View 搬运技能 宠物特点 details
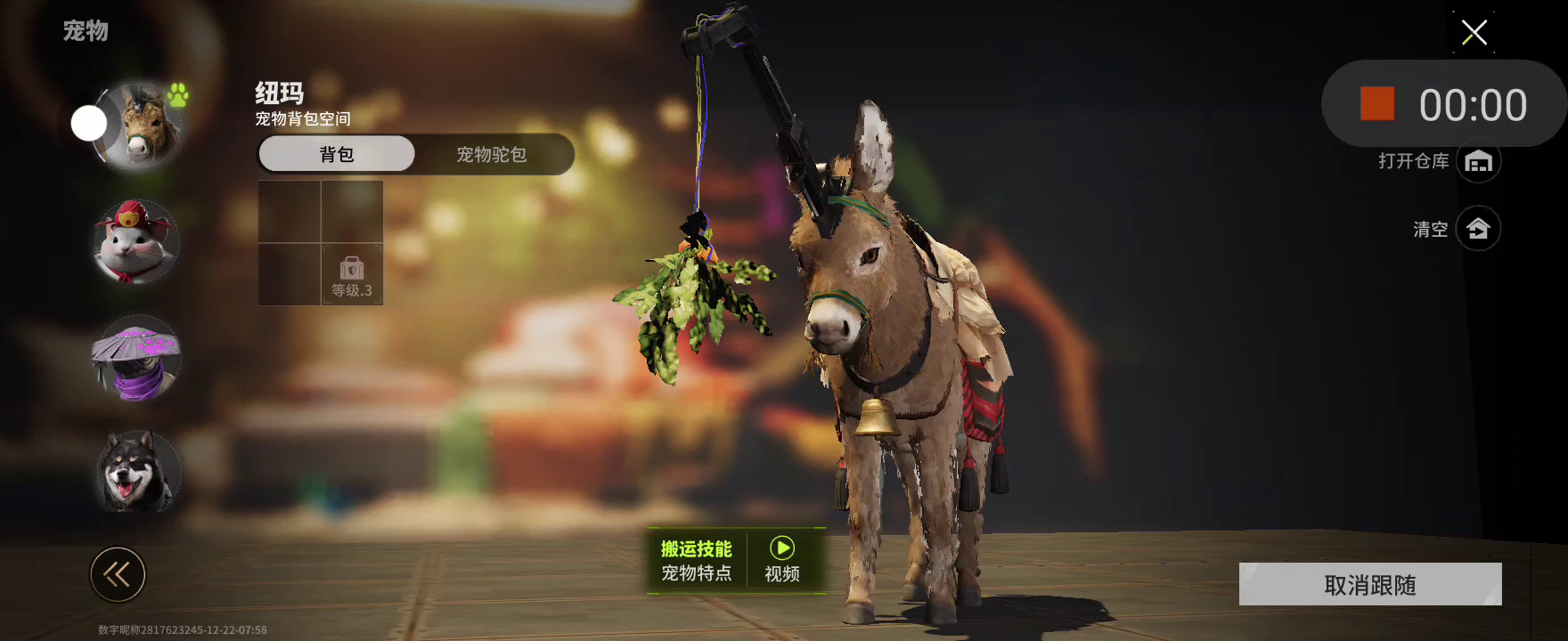The width and height of the screenshot is (1568, 641). (x=696, y=560)
